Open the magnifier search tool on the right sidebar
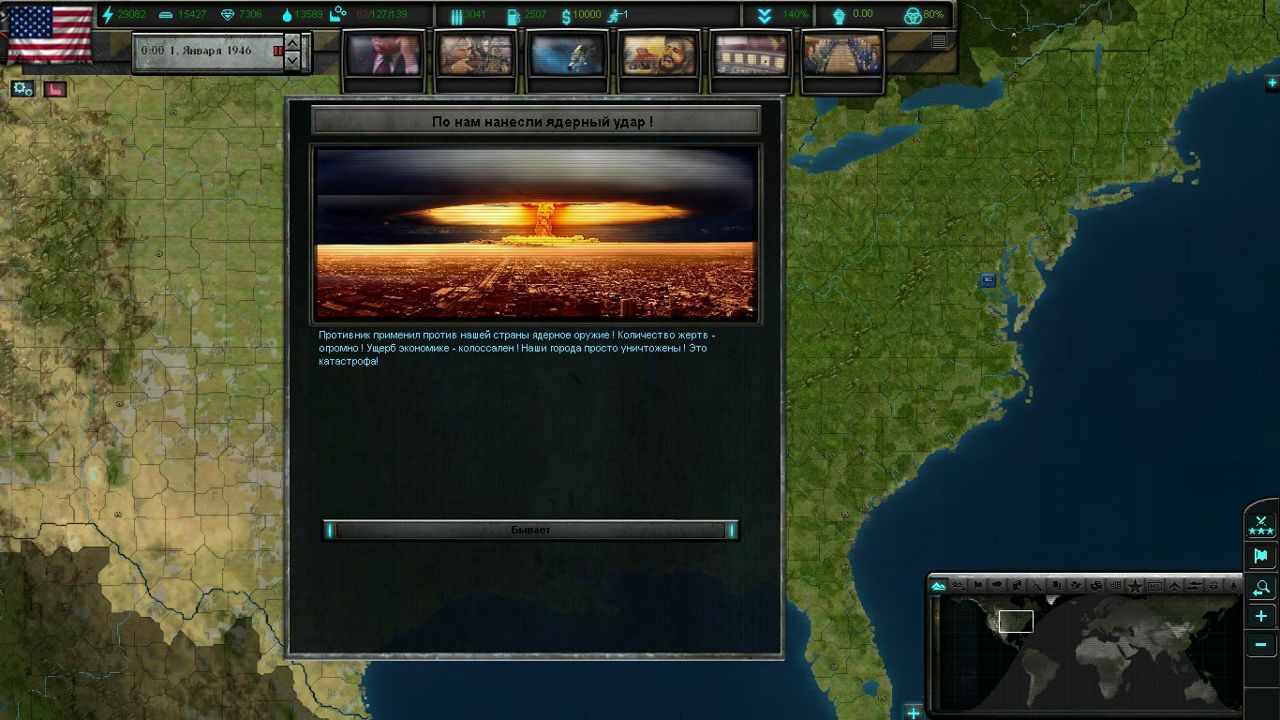This screenshot has height=720, width=1280. pyautogui.click(x=1261, y=587)
